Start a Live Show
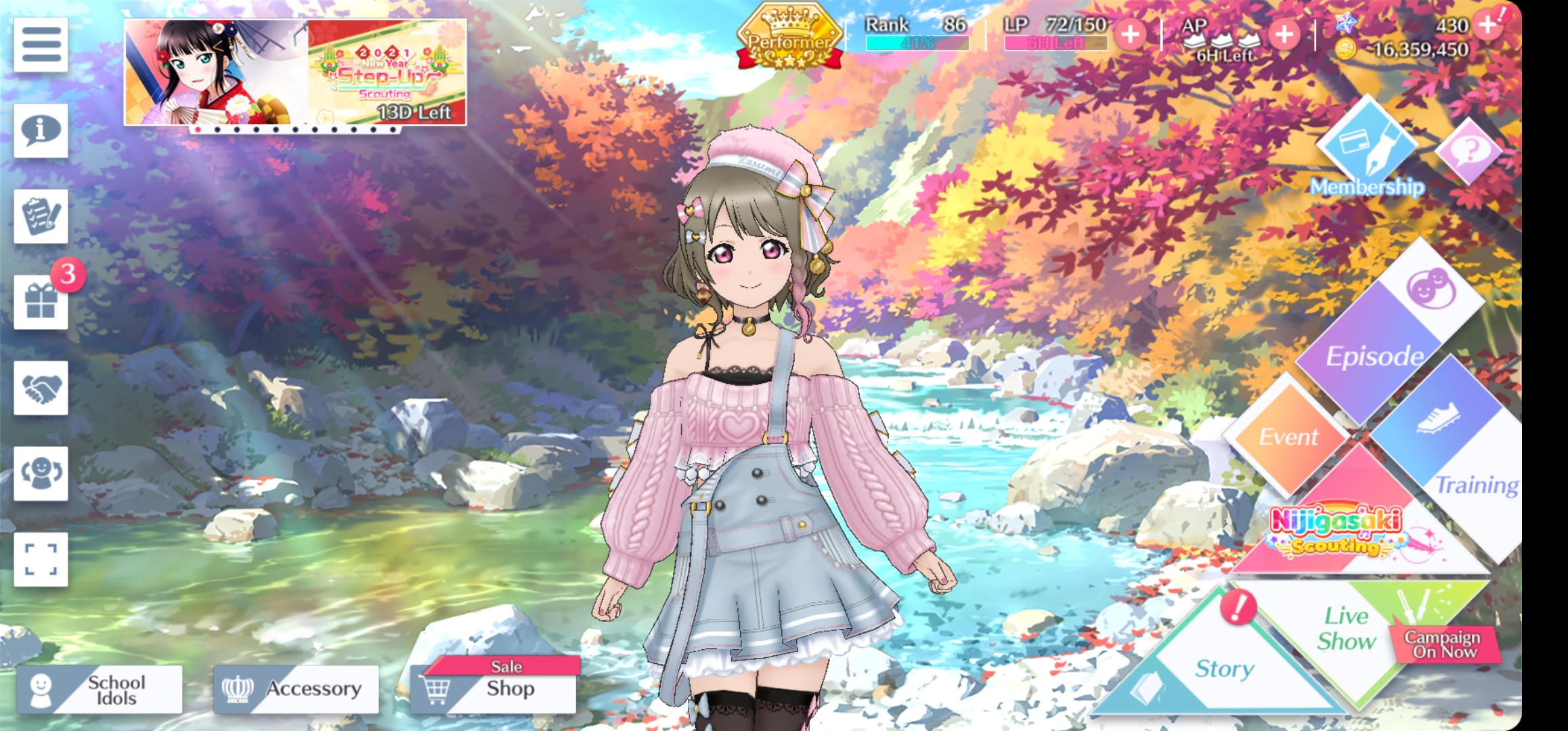The image size is (1568, 731). coord(1347,629)
